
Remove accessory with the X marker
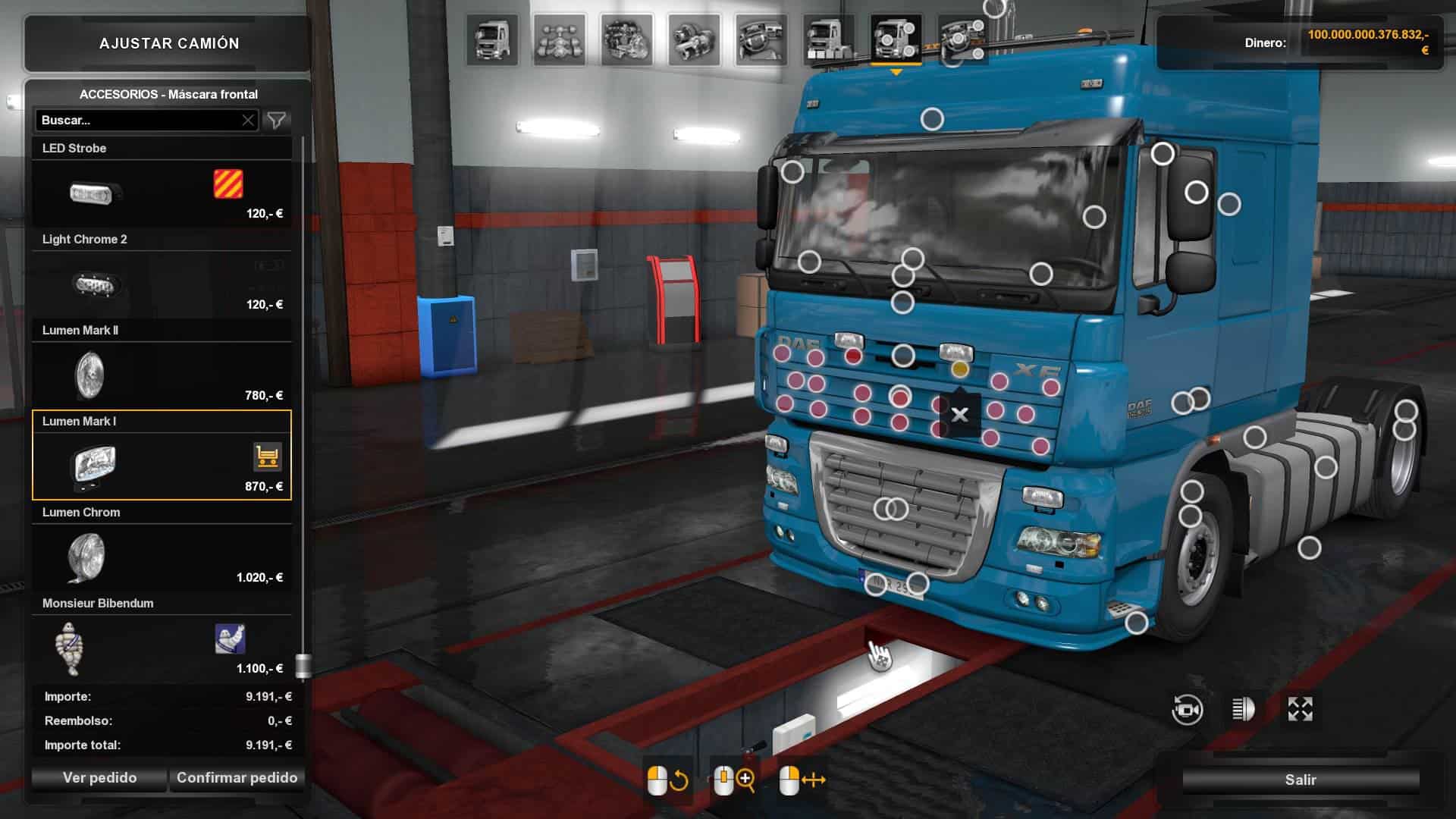pos(959,415)
